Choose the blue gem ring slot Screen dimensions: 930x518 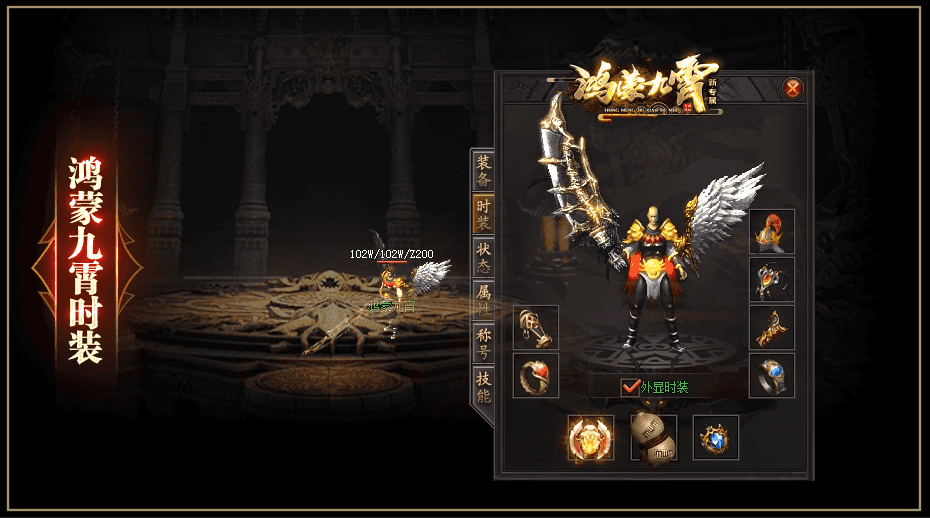(772, 375)
